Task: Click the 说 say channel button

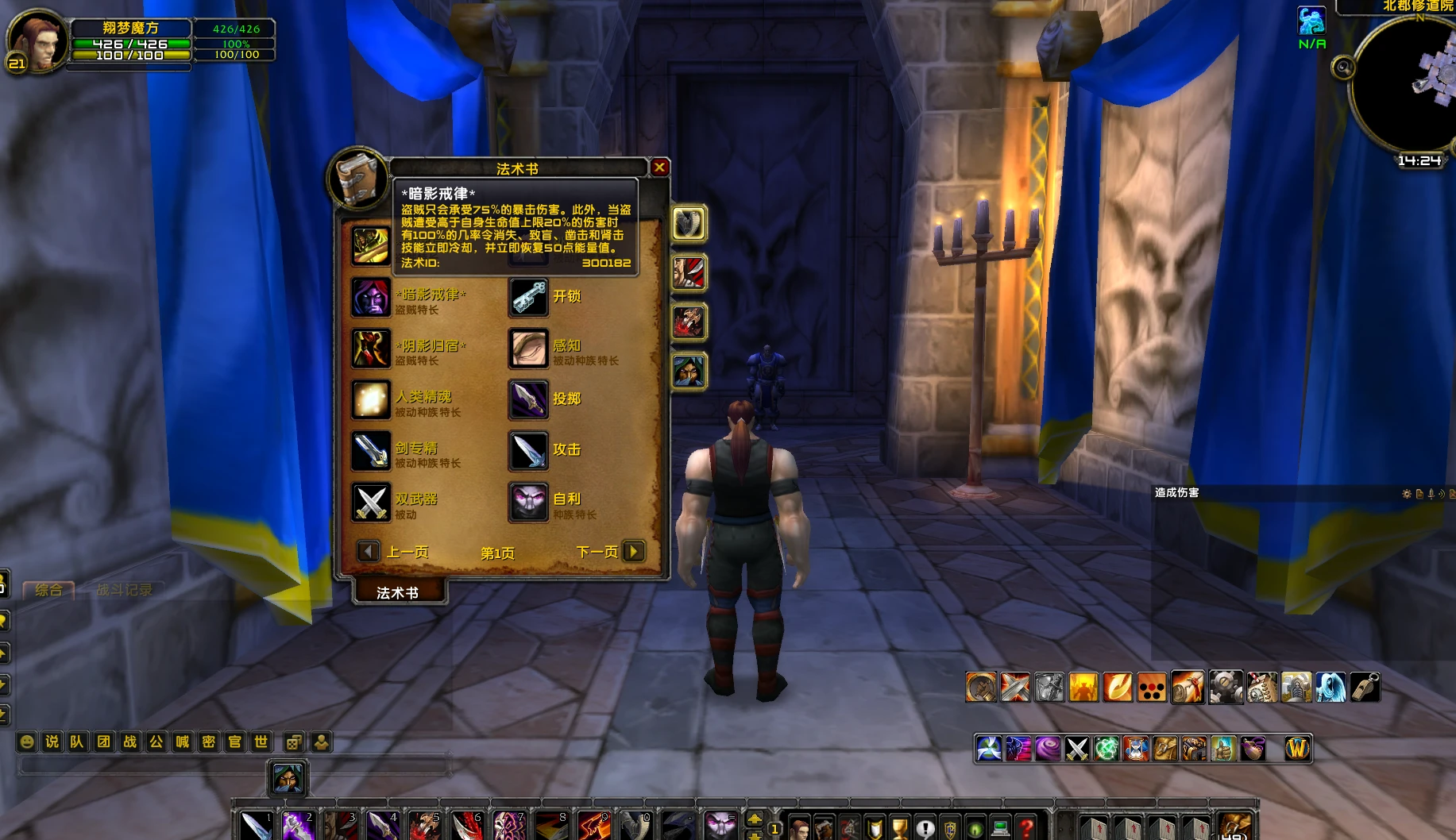Action: coord(52,742)
